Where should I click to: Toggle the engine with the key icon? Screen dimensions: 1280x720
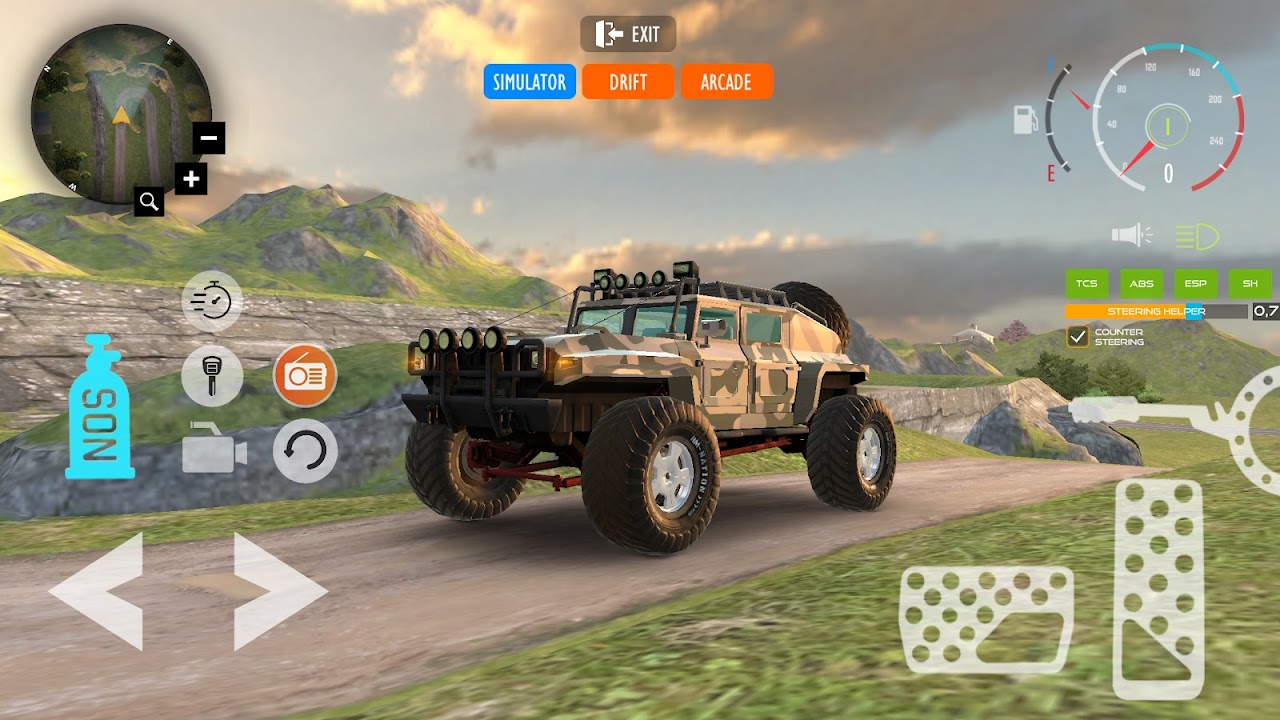pos(212,376)
